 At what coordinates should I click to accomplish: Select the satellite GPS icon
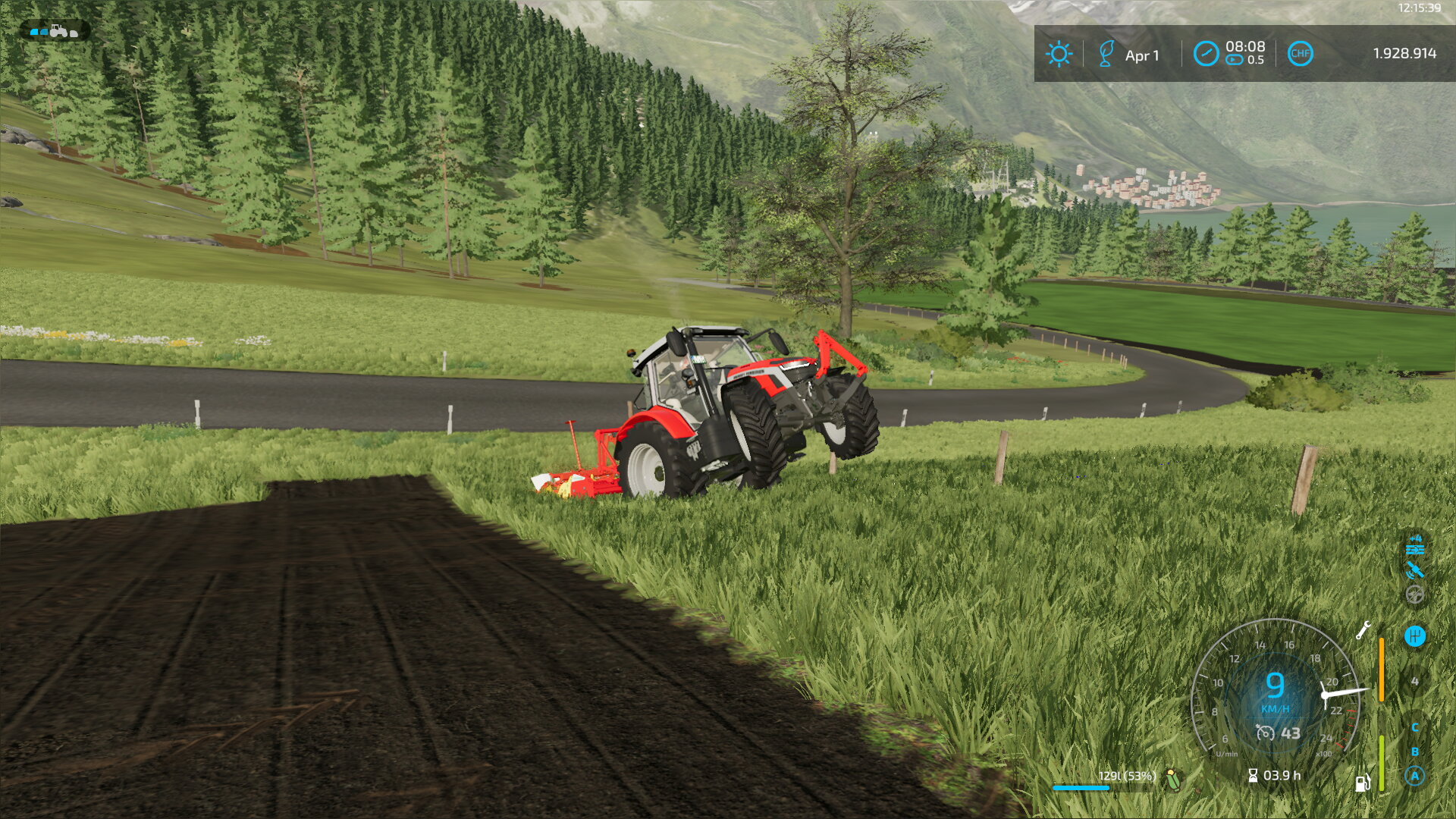point(1414,570)
